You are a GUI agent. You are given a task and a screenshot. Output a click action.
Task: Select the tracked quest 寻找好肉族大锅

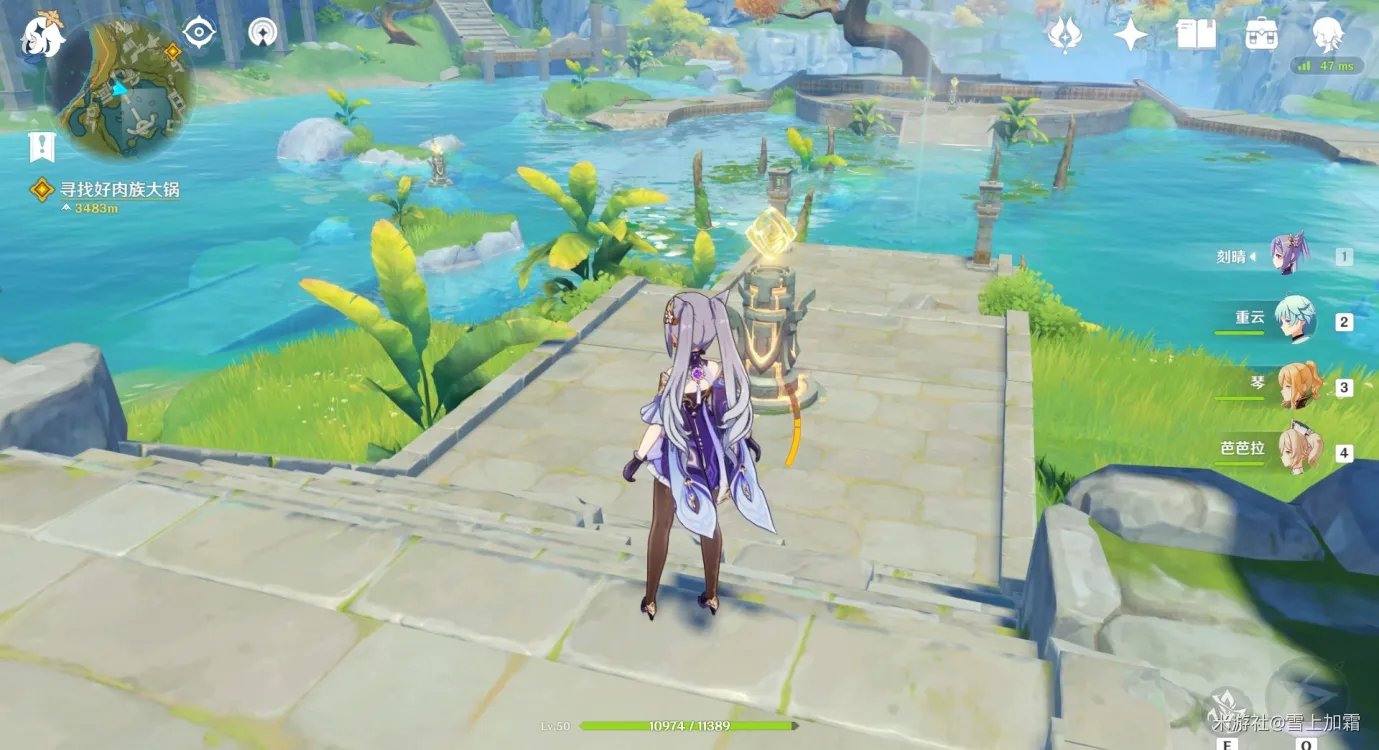[x=119, y=189]
